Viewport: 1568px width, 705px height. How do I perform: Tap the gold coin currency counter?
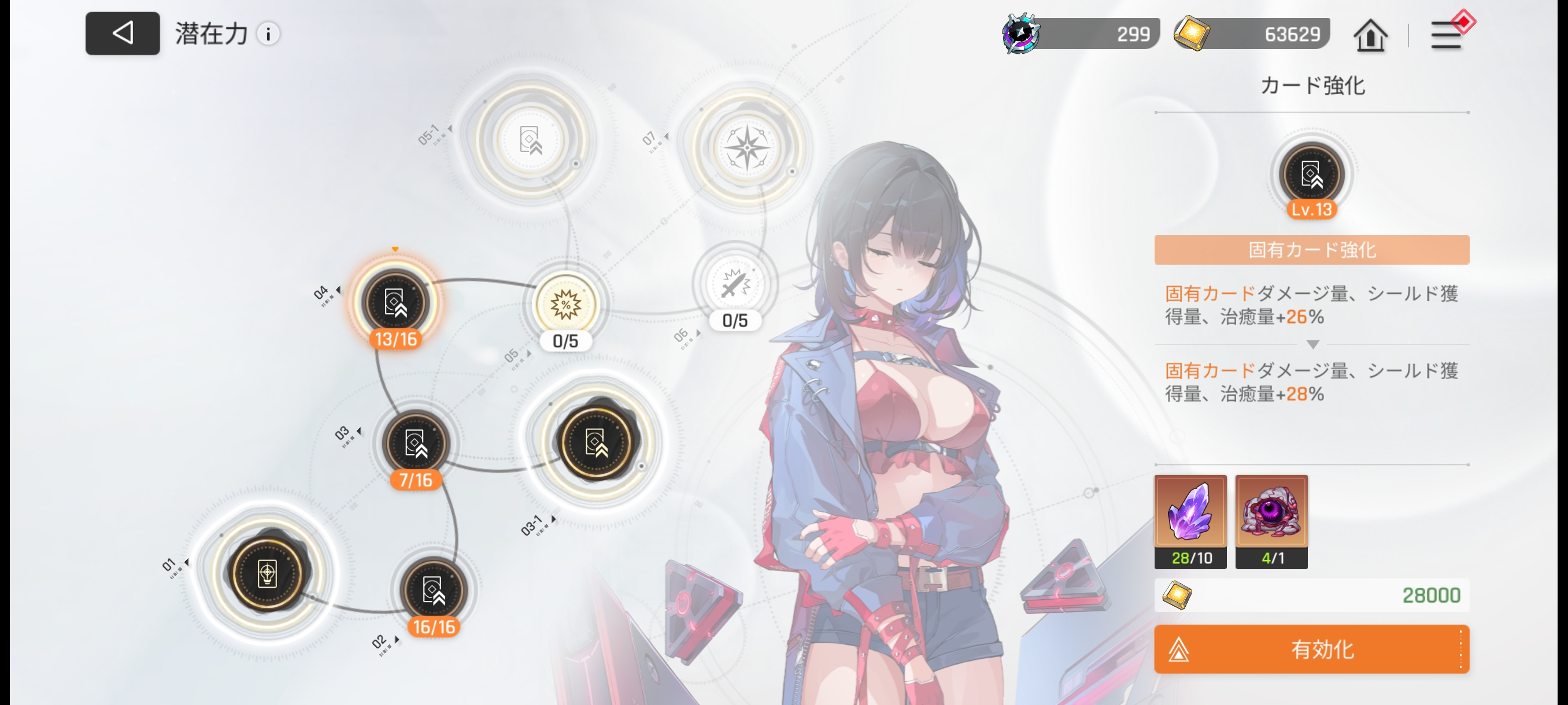point(1252,34)
